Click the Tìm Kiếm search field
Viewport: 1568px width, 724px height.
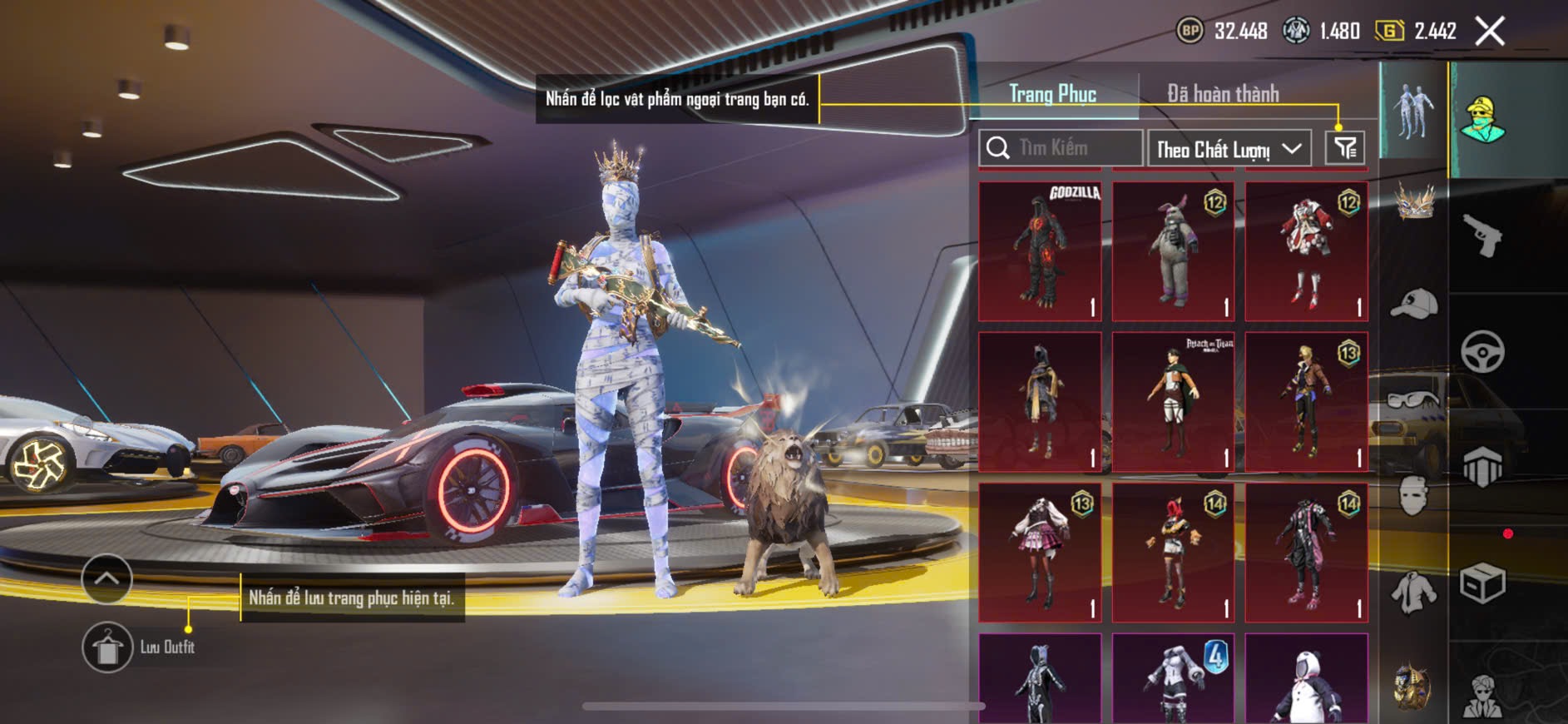[1061, 148]
